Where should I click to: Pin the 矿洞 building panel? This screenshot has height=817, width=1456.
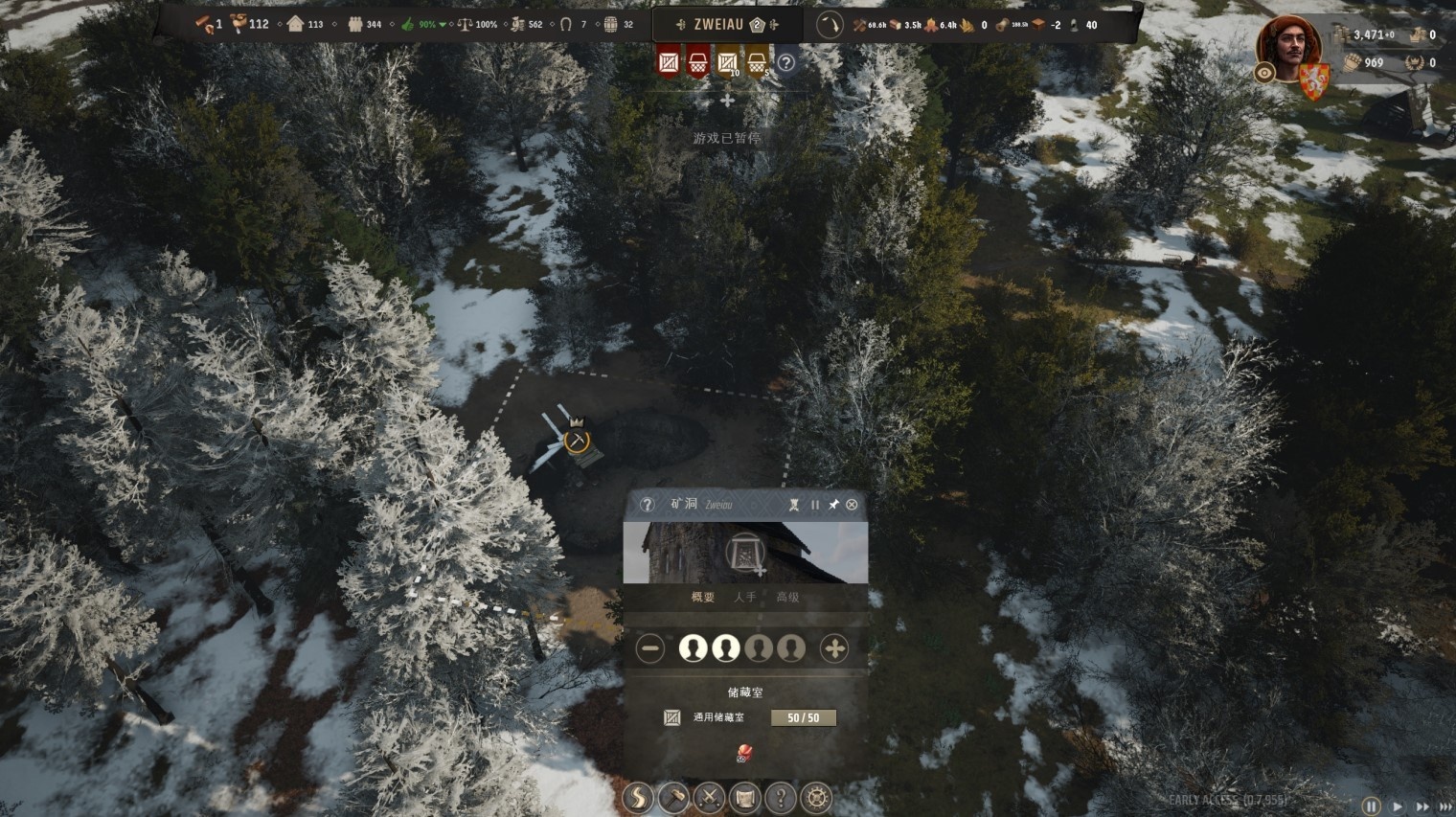point(833,505)
